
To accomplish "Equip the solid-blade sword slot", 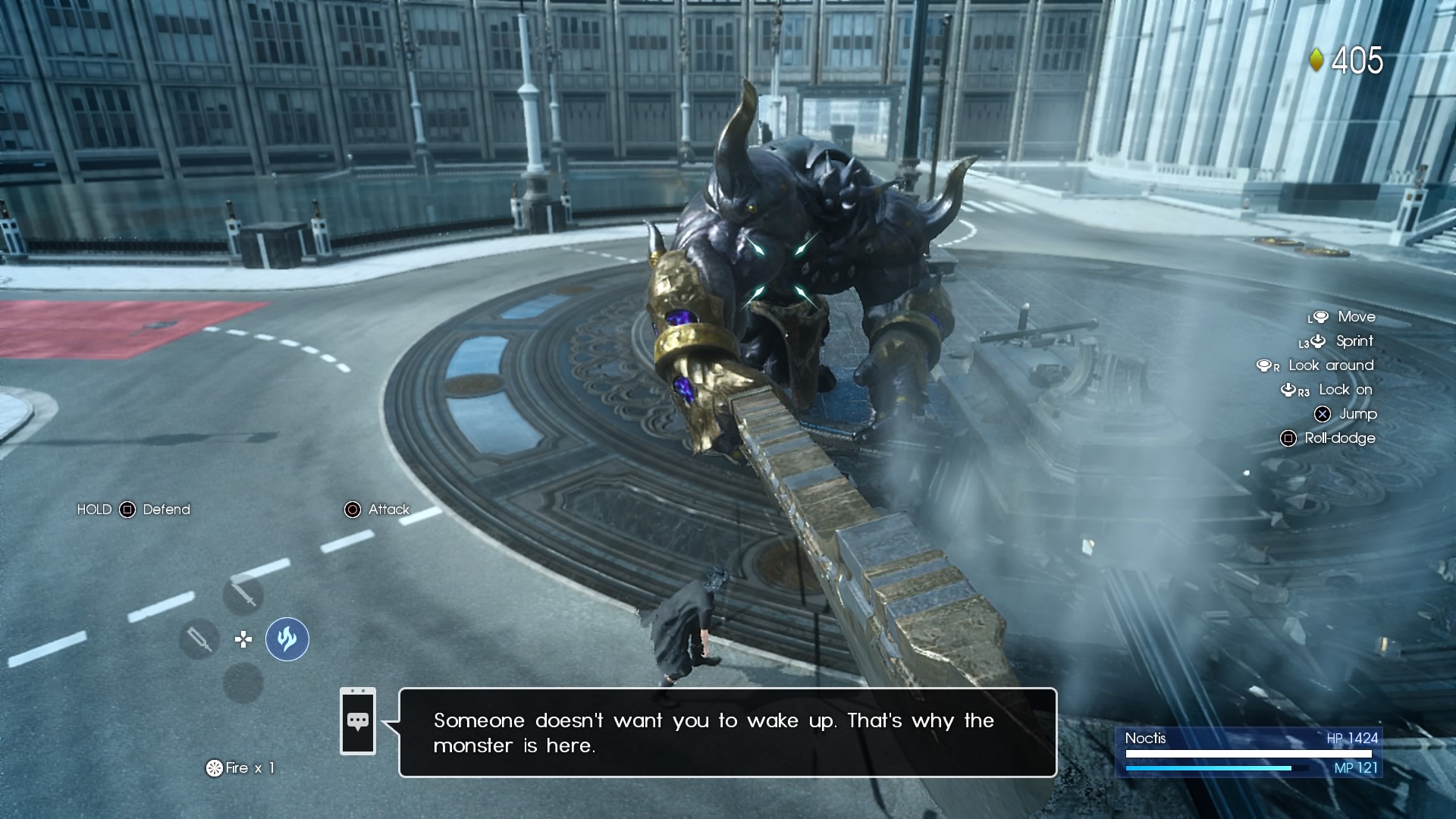I will coord(243,594).
